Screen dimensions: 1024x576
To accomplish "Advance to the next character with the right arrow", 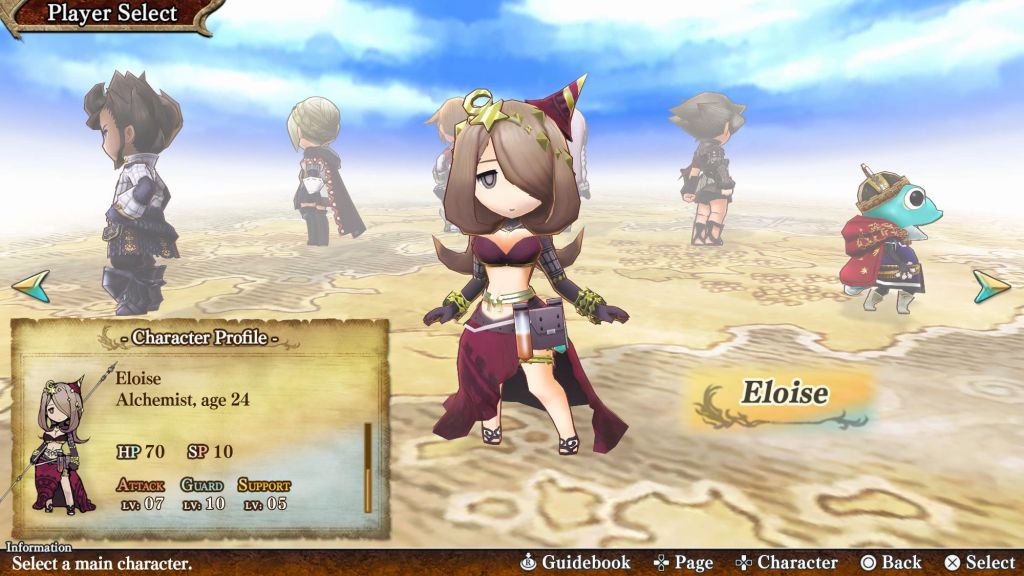I will (991, 287).
